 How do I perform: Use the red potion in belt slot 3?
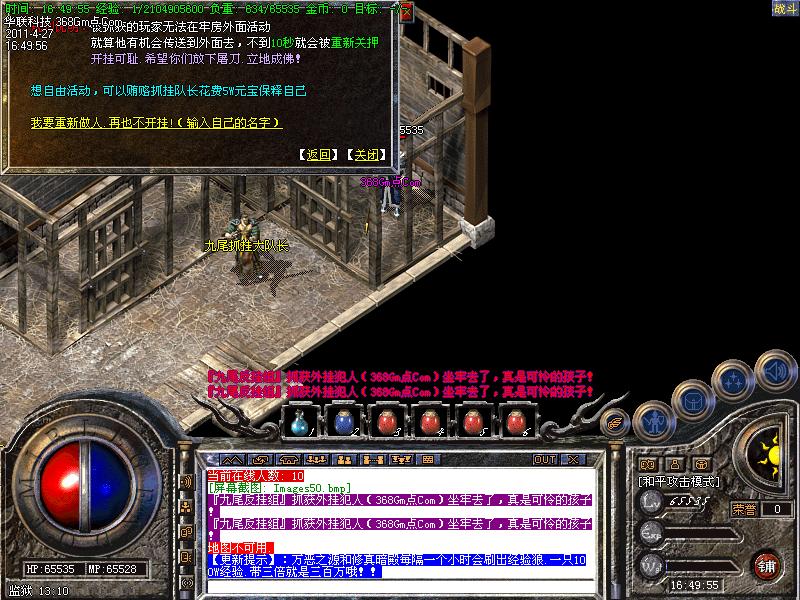point(387,422)
